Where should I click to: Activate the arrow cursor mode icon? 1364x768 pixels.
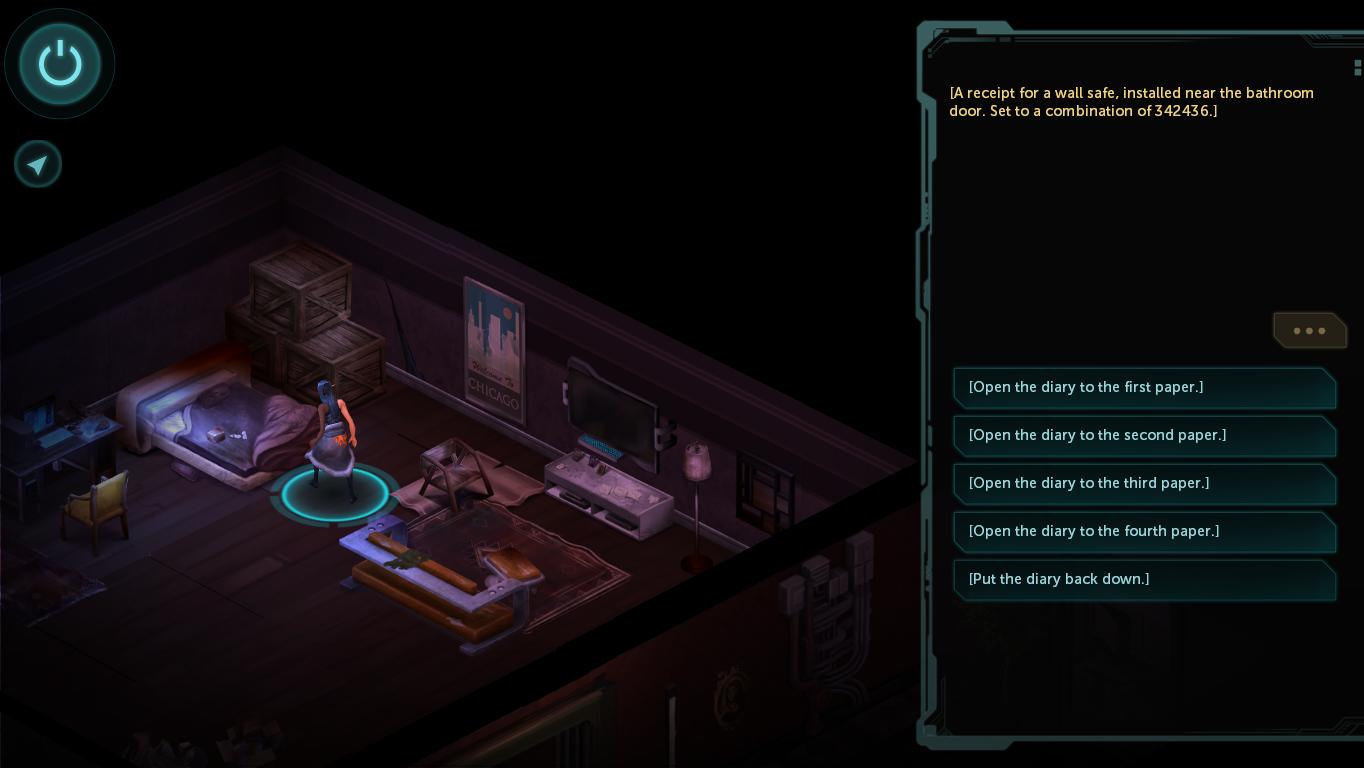(38, 165)
